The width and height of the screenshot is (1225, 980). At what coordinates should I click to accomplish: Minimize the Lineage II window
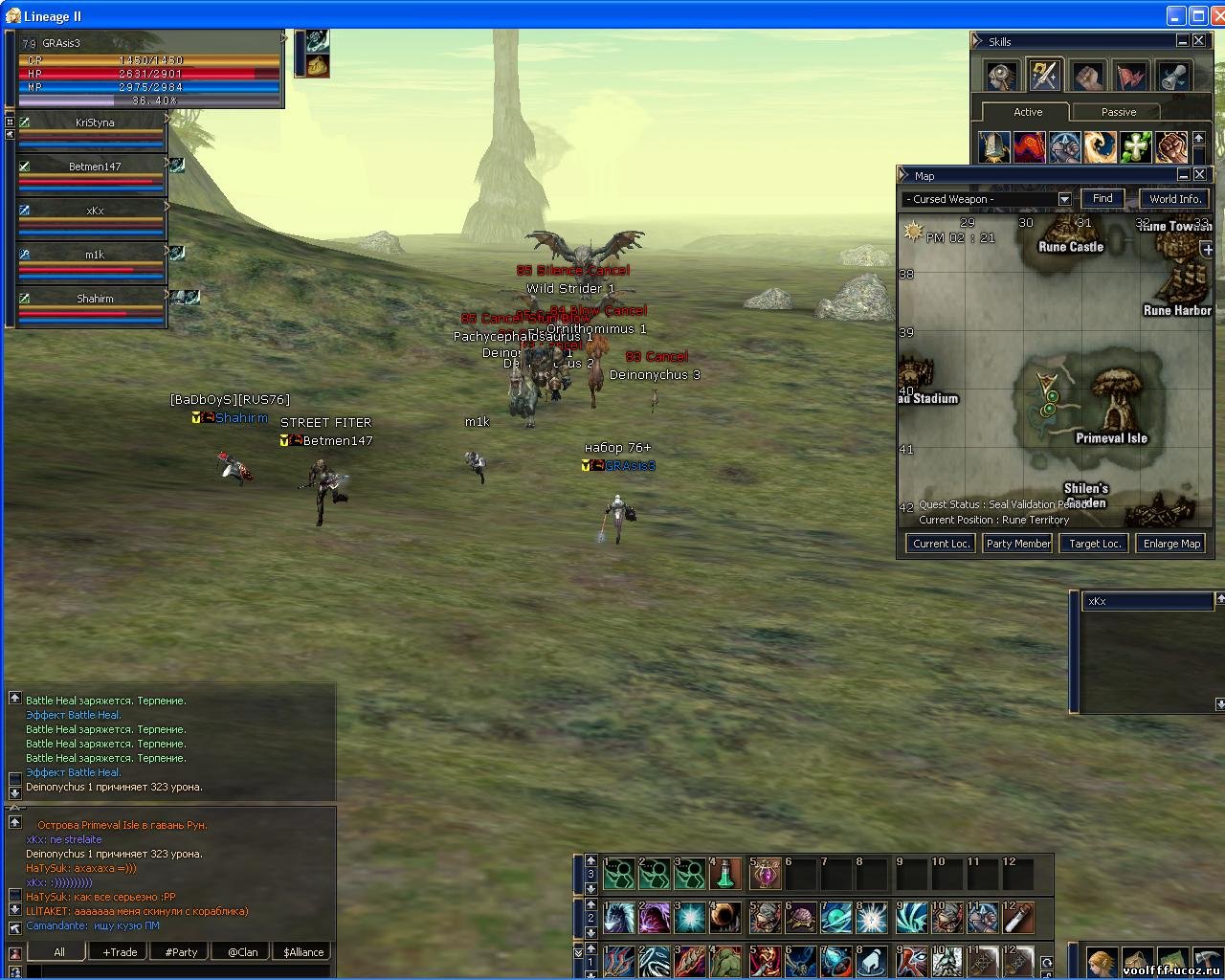tap(1177, 15)
